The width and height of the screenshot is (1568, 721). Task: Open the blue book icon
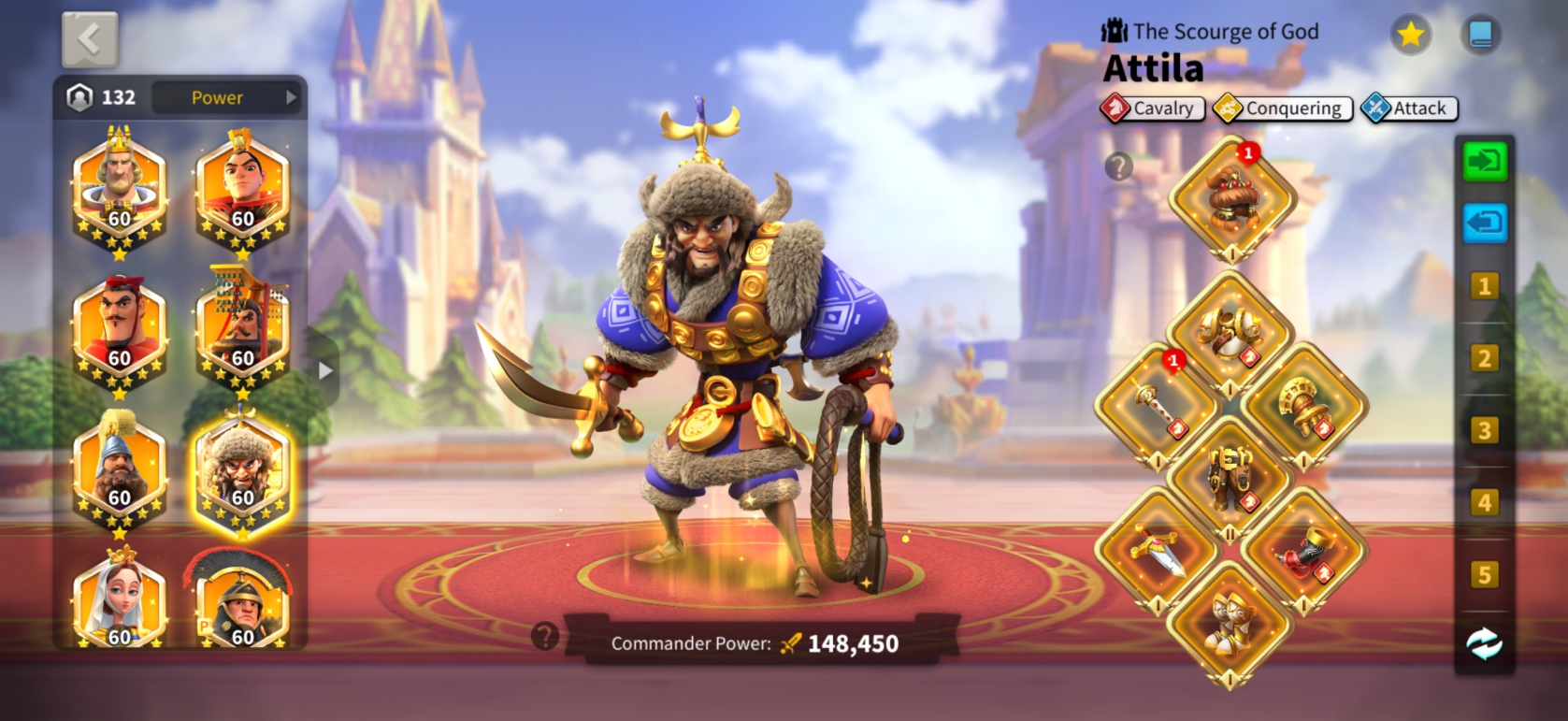(x=1480, y=36)
